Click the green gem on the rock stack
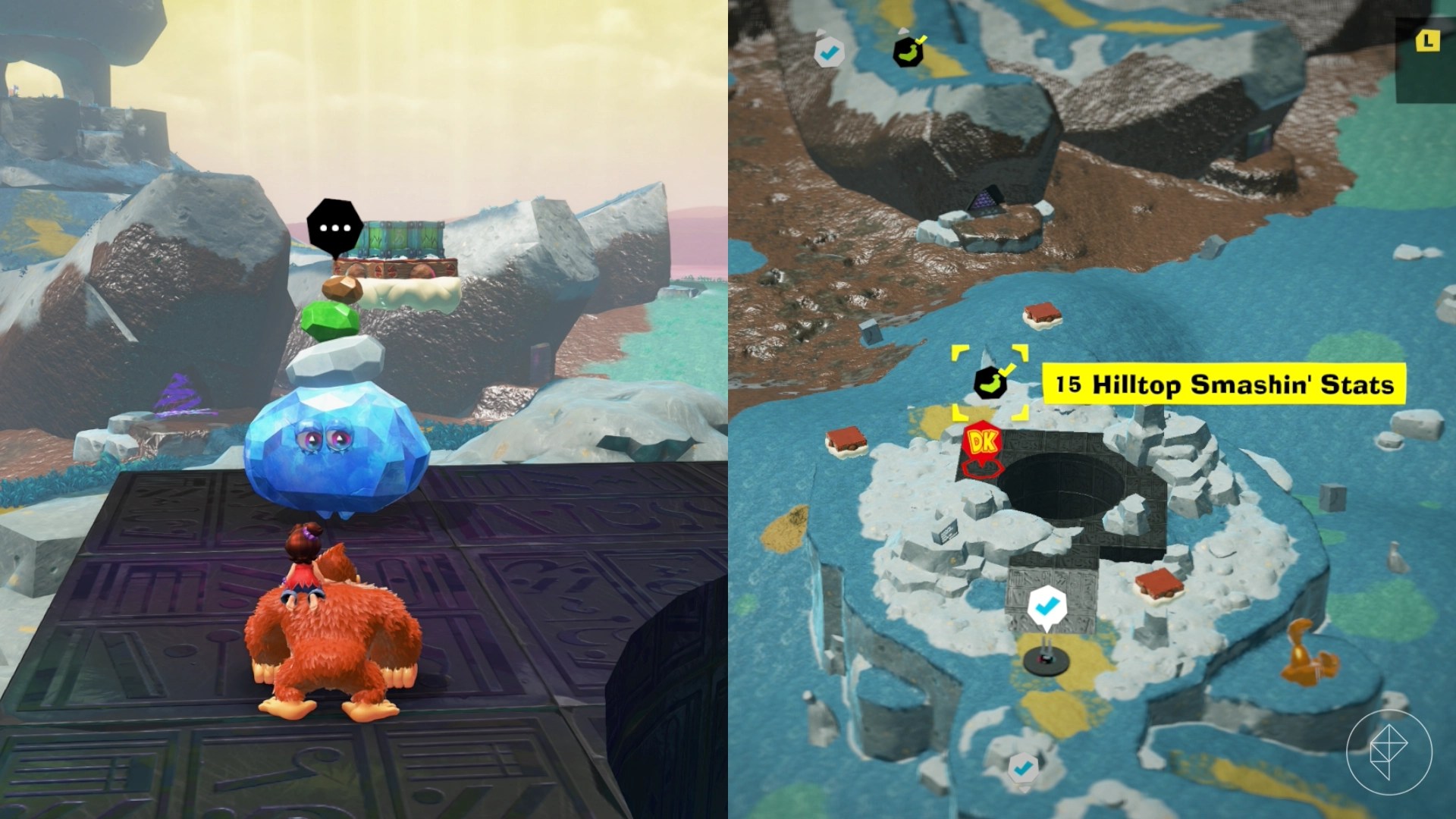The image size is (1456, 819). point(328,322)
